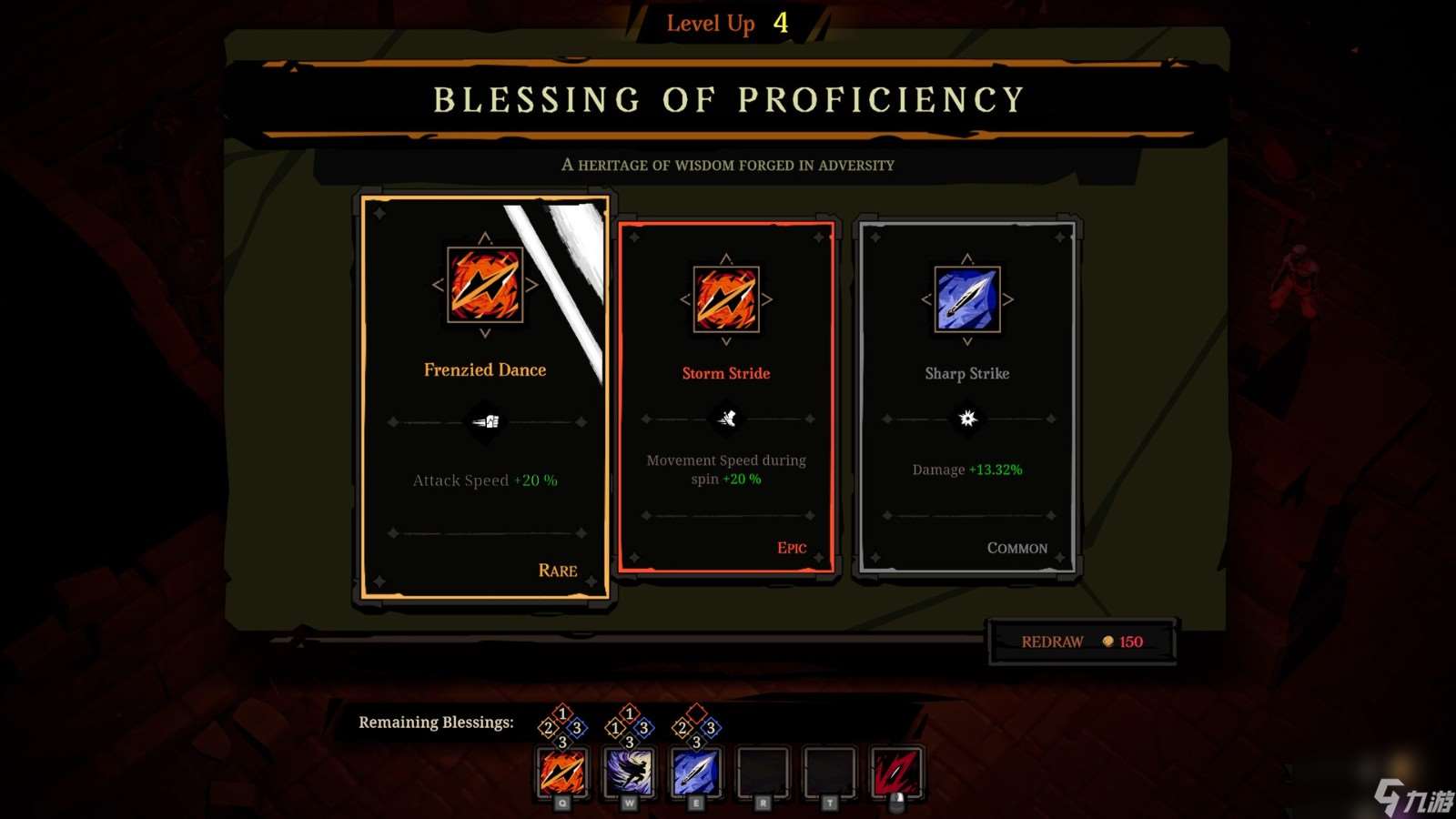Select the blue blade skill in E slot

696,773
